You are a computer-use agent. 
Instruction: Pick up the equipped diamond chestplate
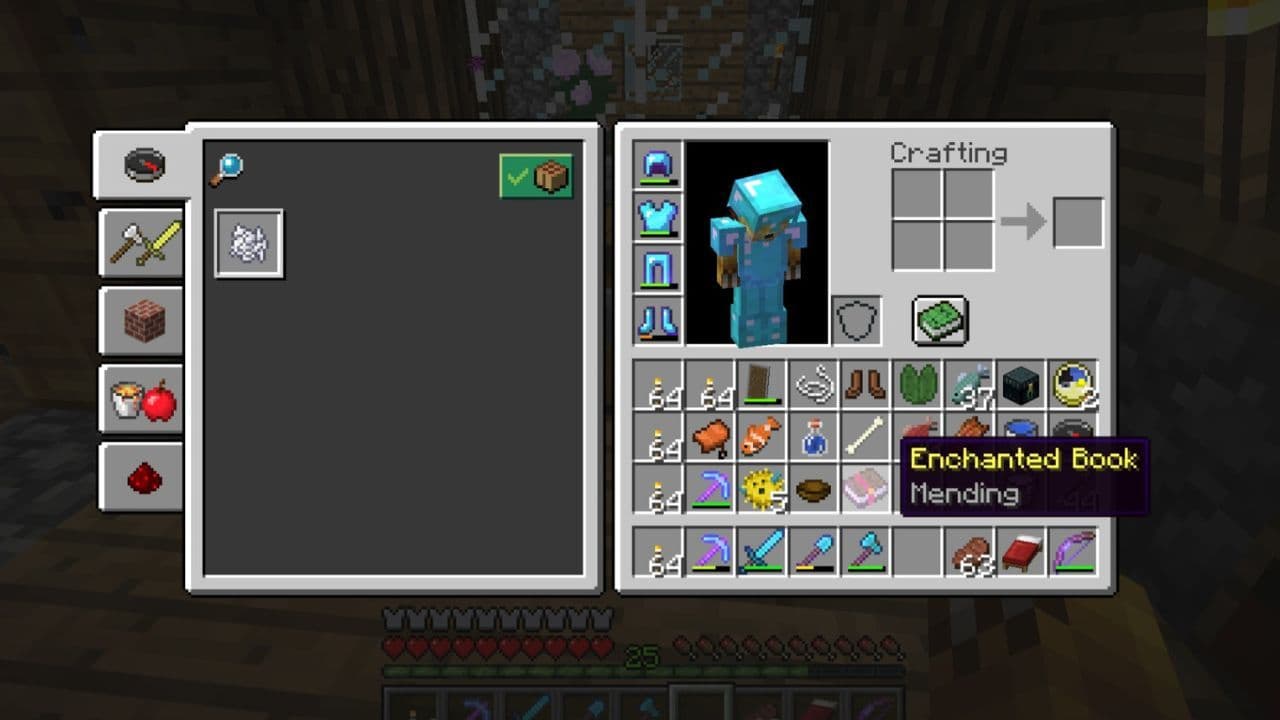click(658, 217)
